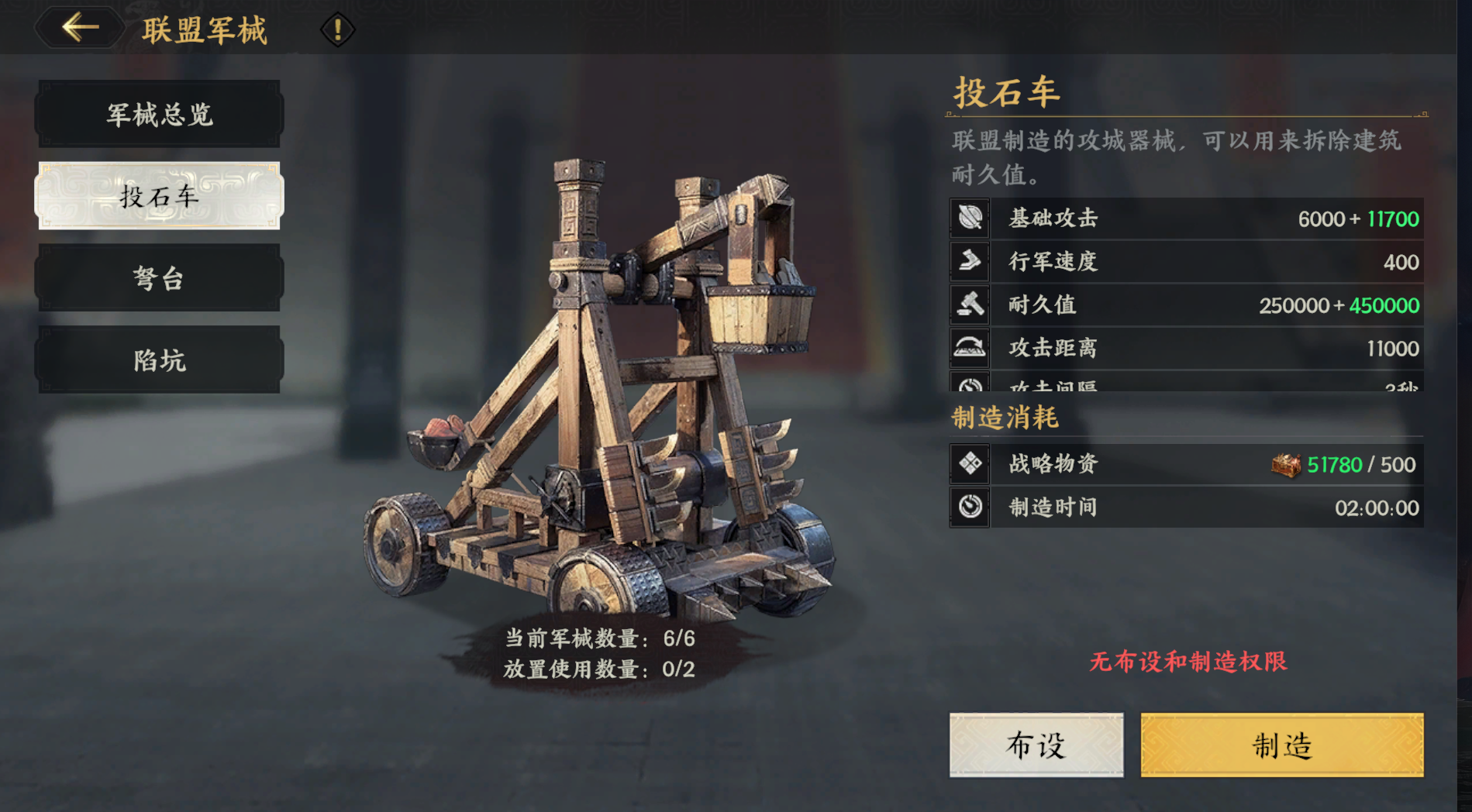Switch to the 军械总览 overview tab

coord(159,115)
